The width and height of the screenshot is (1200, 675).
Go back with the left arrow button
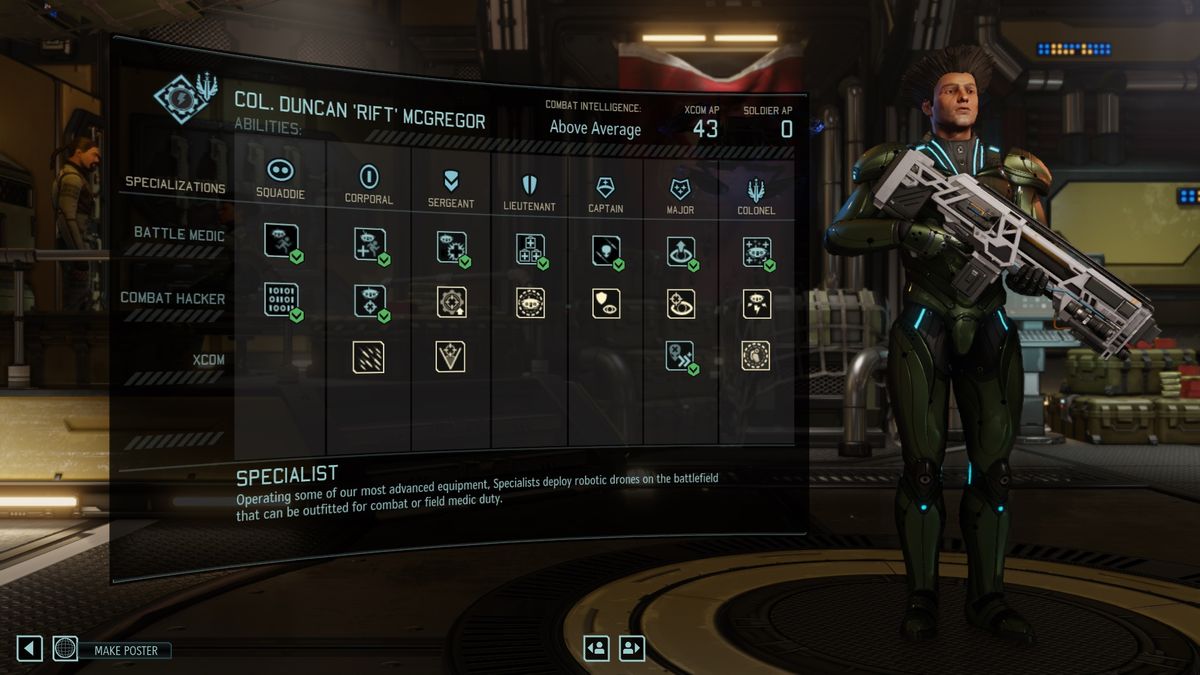(29, 648)
